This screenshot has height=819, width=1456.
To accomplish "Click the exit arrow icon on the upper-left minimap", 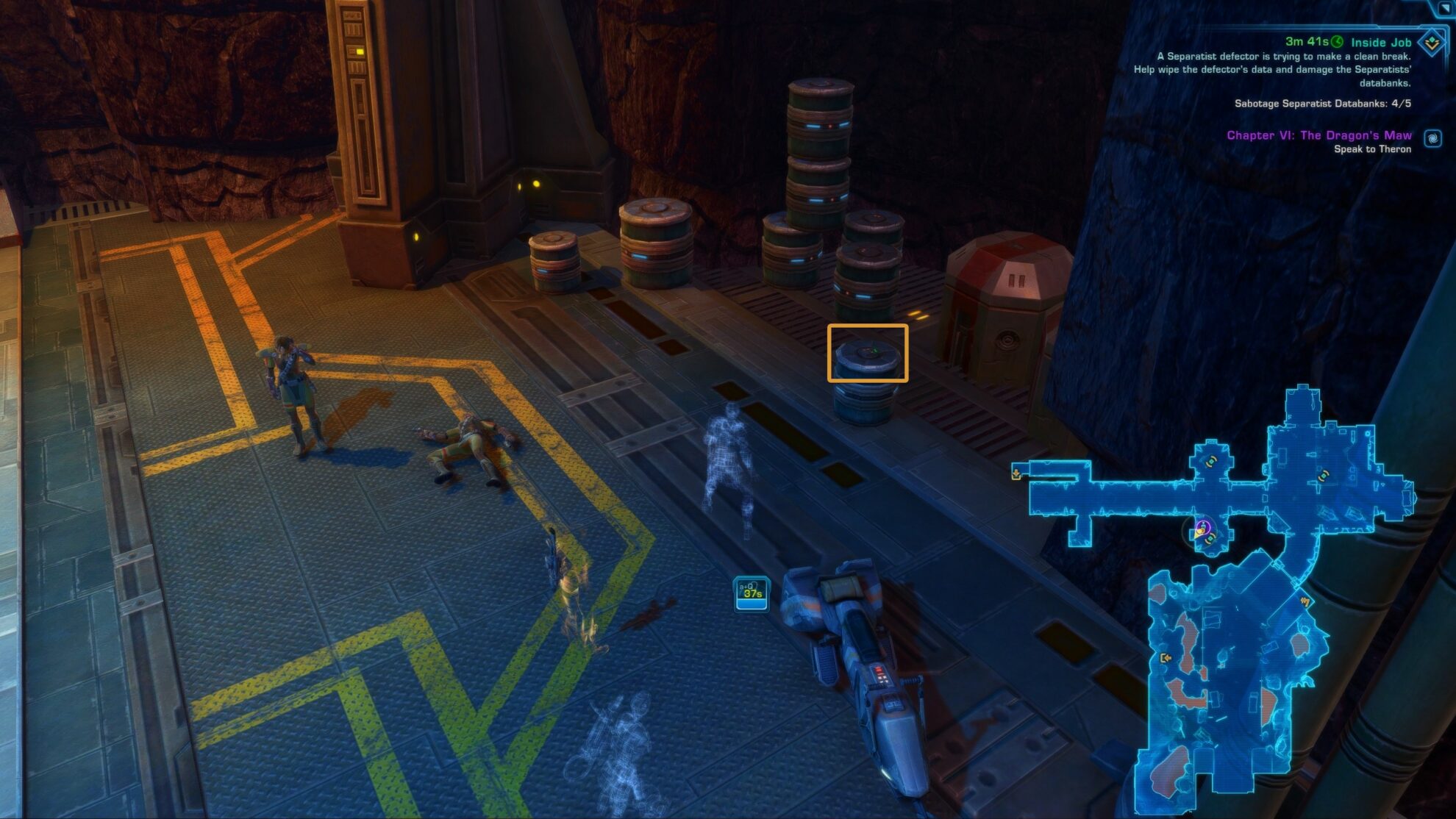I will click(x=1016, y=474).
